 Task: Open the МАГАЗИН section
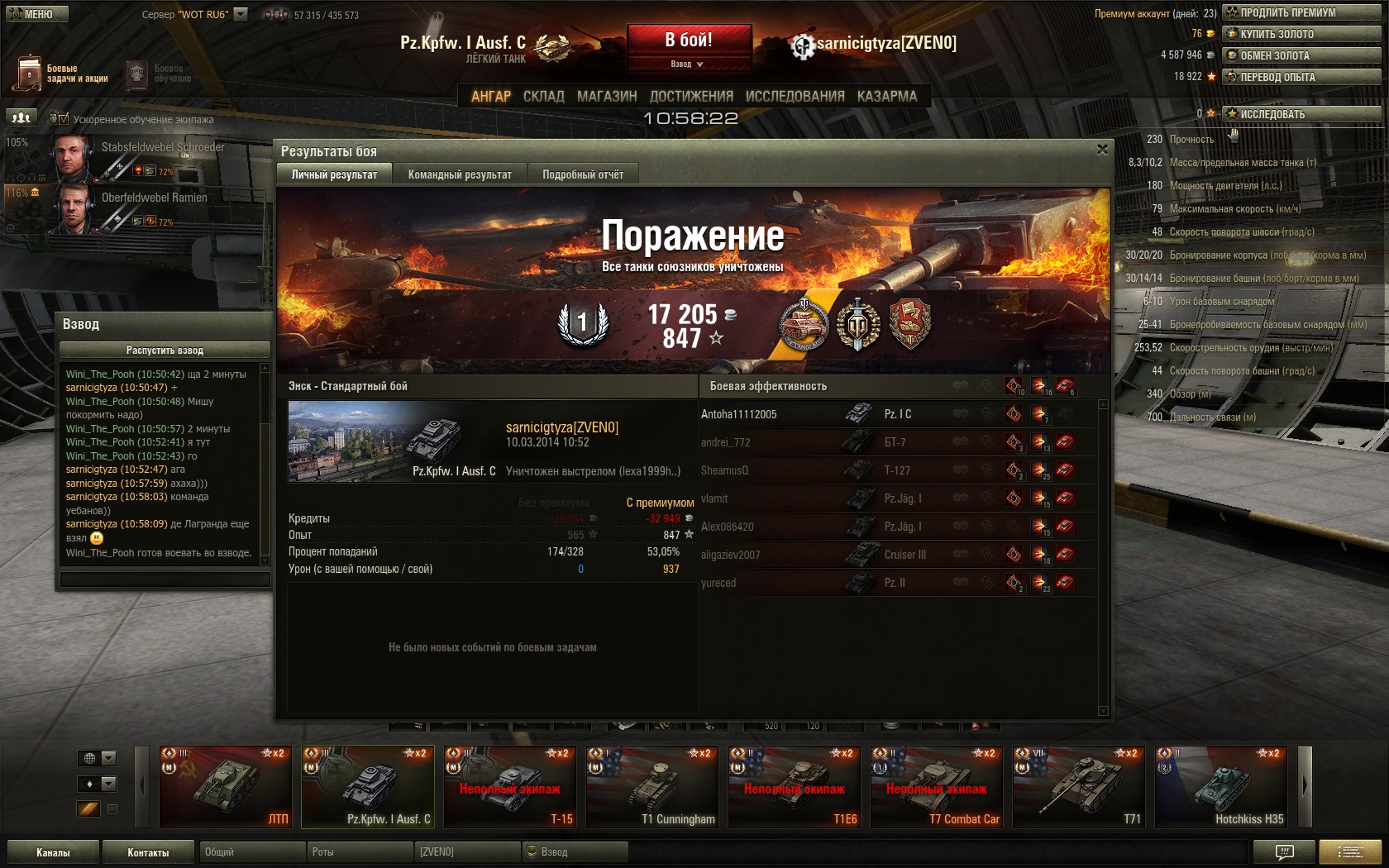pos(607,97)
